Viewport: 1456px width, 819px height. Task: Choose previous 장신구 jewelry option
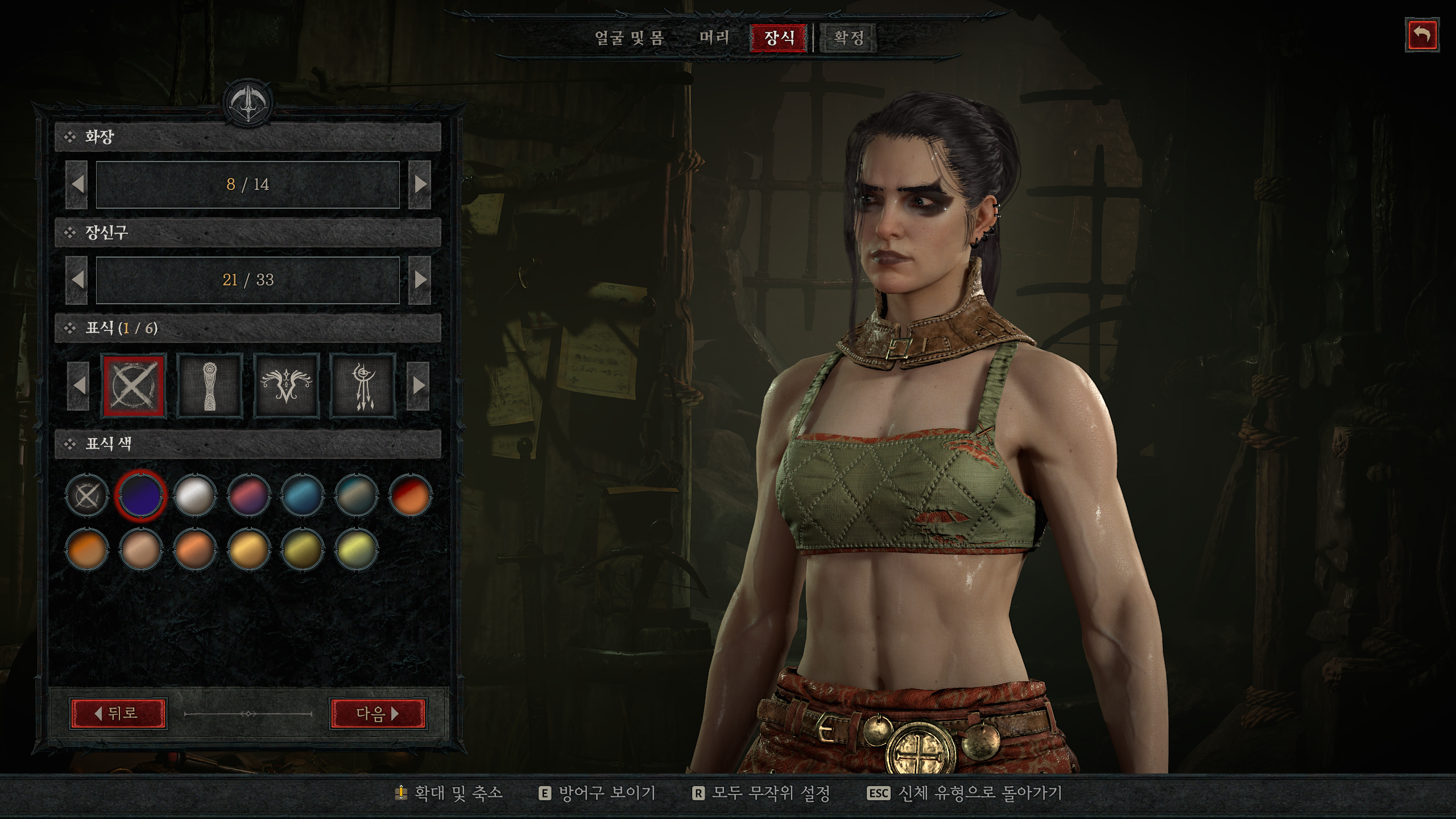click(x=77, y=280)
